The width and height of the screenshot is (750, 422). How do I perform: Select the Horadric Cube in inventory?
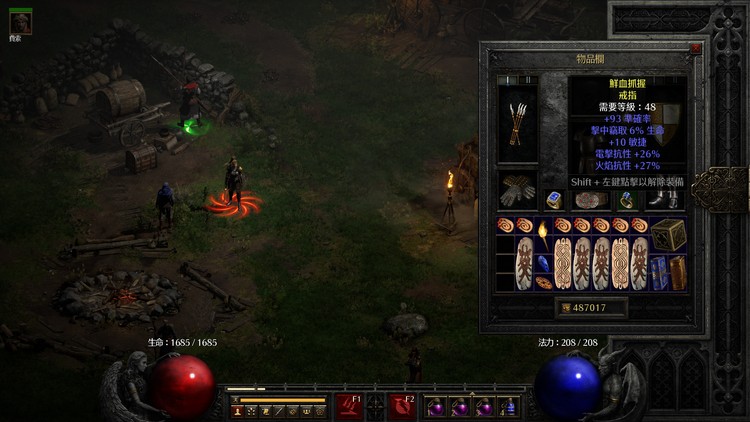(x=669, y=234)
